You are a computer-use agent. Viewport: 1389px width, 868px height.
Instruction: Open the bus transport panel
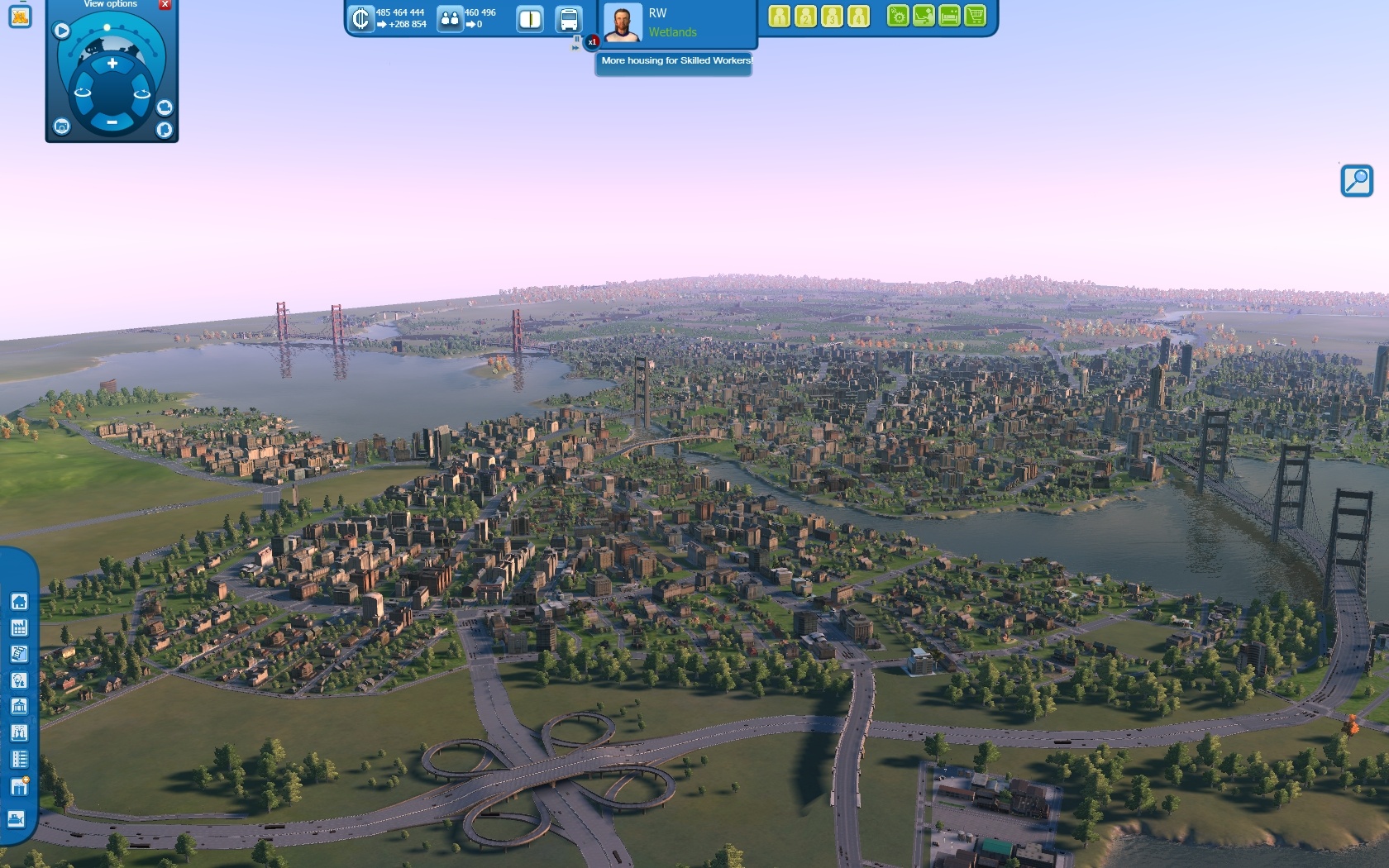coord(569,18)
